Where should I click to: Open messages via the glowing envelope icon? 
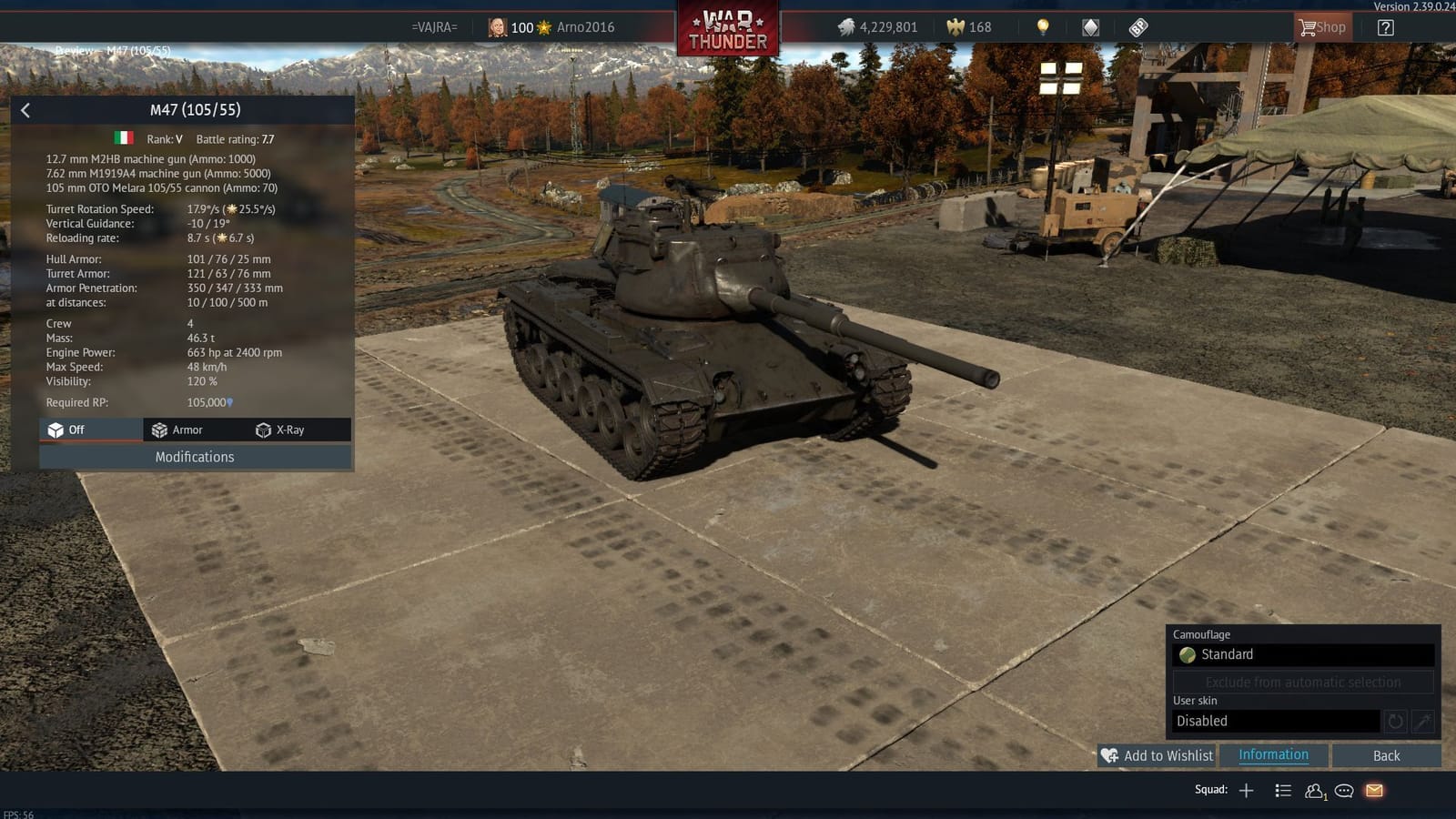pyautogui.click(x=1373, y=790)
